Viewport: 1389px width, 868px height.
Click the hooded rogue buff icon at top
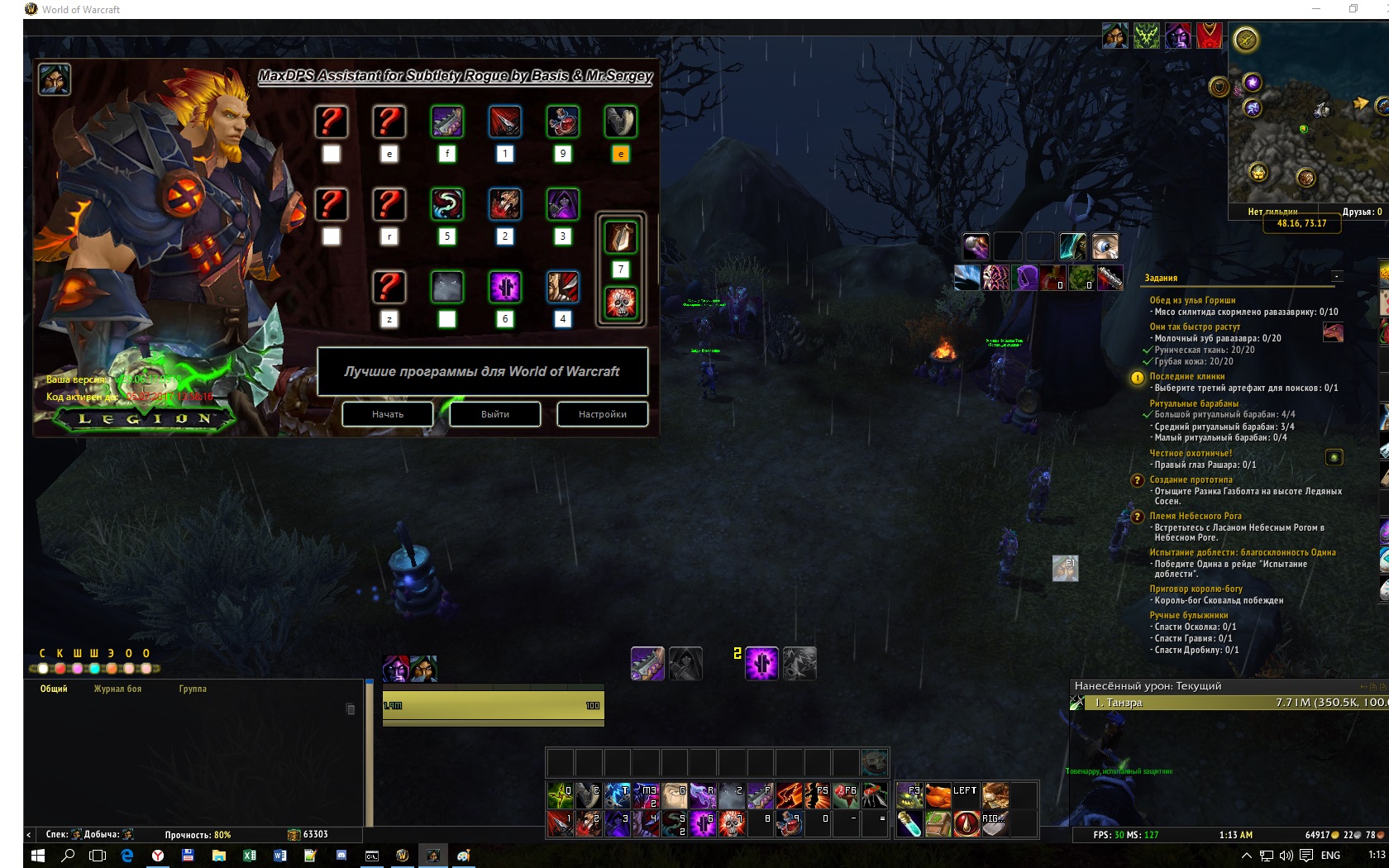point(1115,36)
